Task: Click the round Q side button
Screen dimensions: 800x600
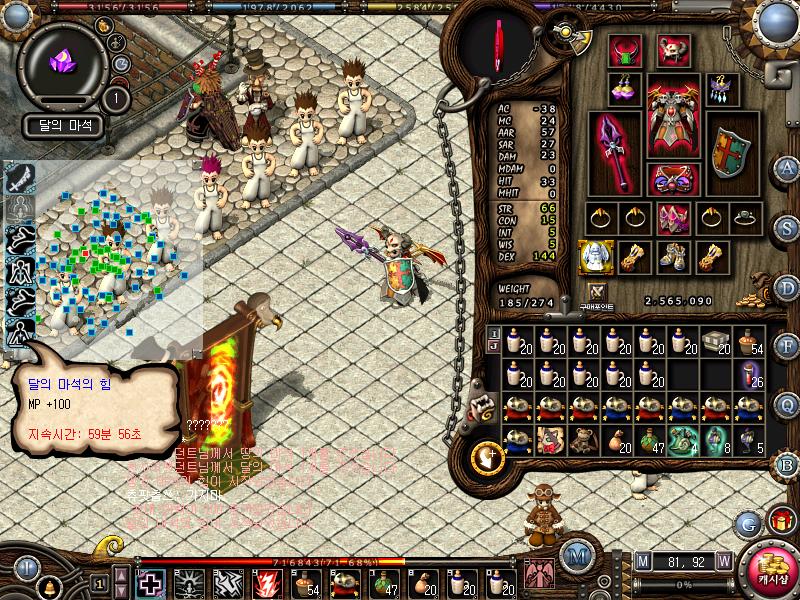Action: 786,404
